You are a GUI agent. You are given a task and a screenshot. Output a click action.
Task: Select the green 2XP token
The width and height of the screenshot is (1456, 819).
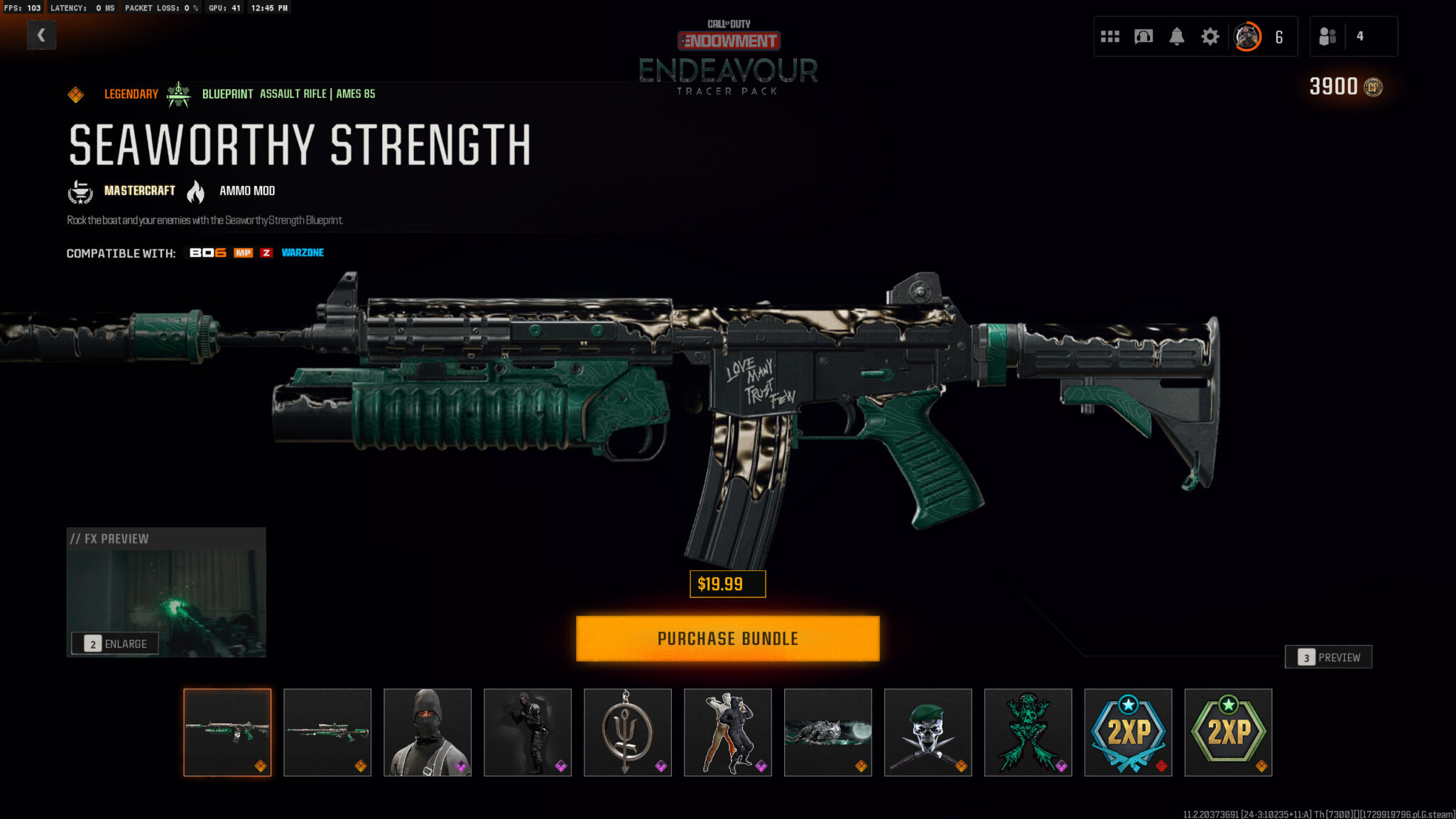(x=1229, y=732)
